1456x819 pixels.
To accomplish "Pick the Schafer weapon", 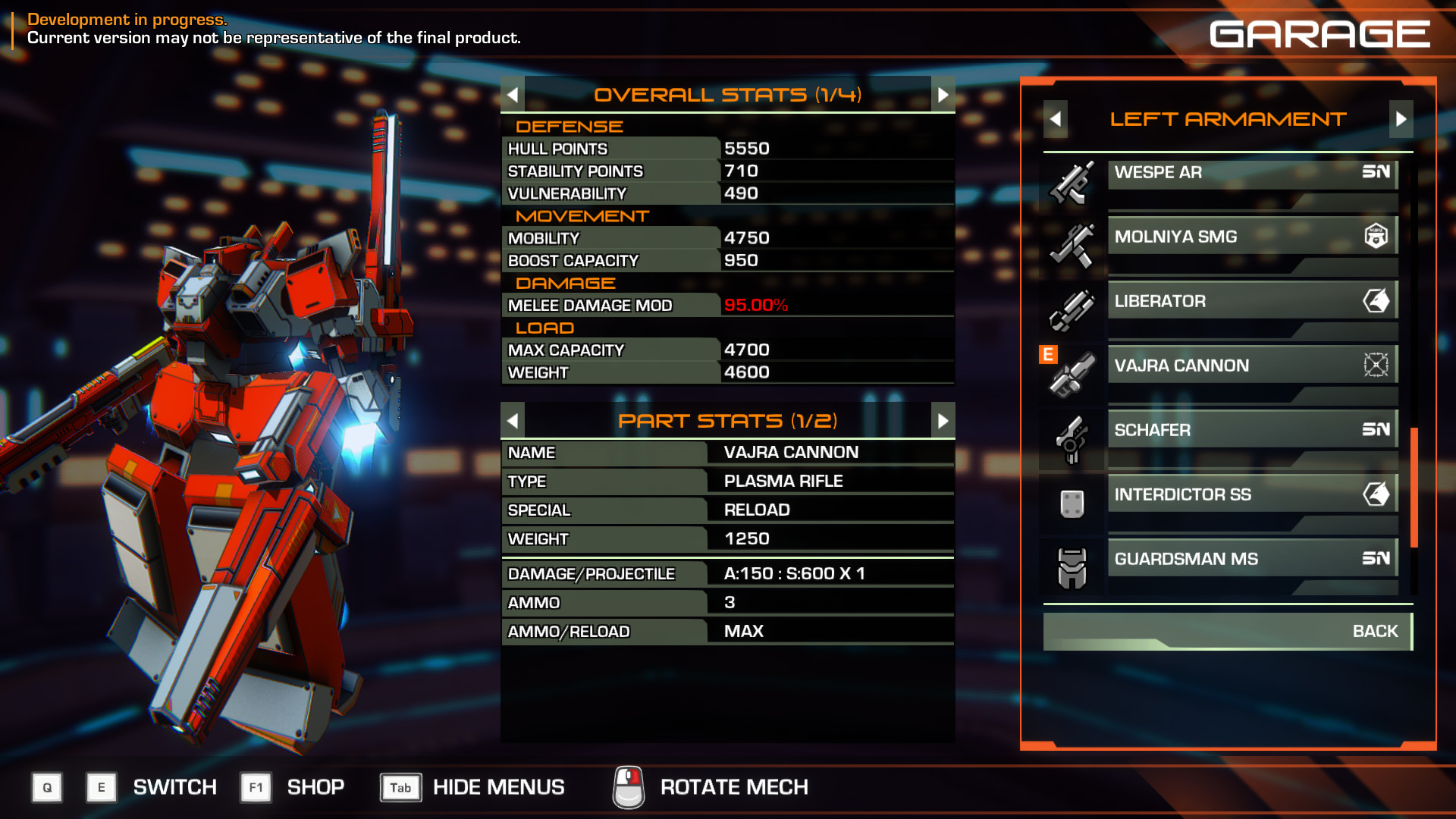I will pyautogui.click(x=1251, y=431).
